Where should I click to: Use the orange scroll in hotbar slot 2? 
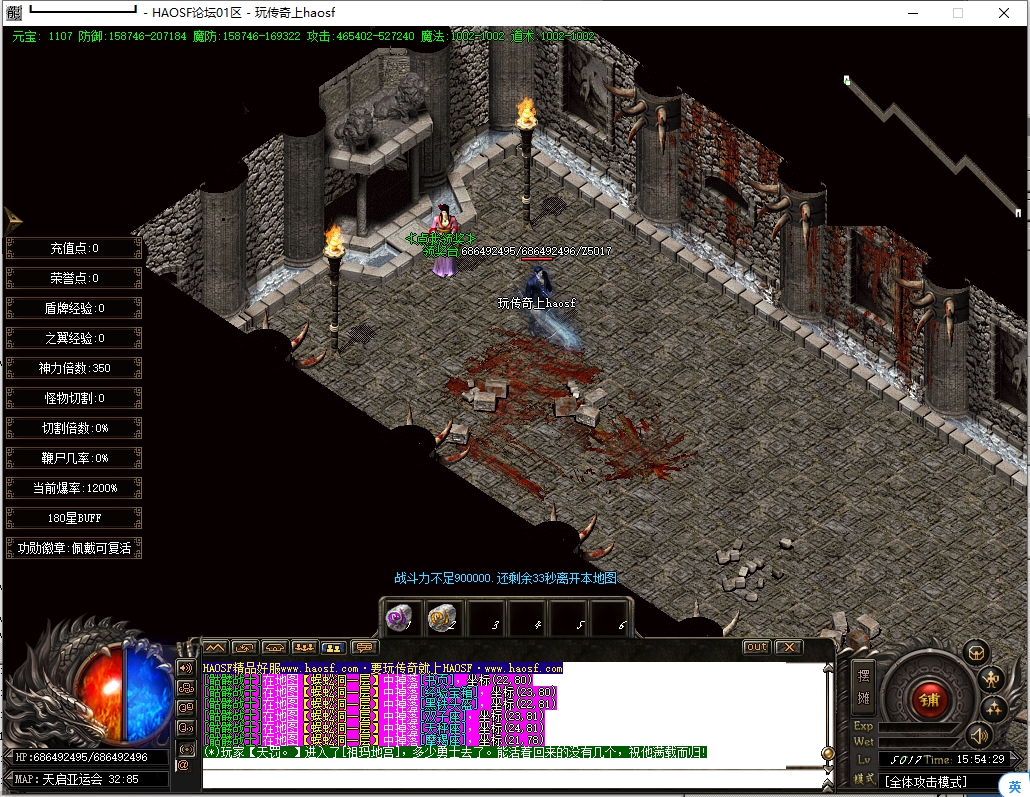click(440, 617)
